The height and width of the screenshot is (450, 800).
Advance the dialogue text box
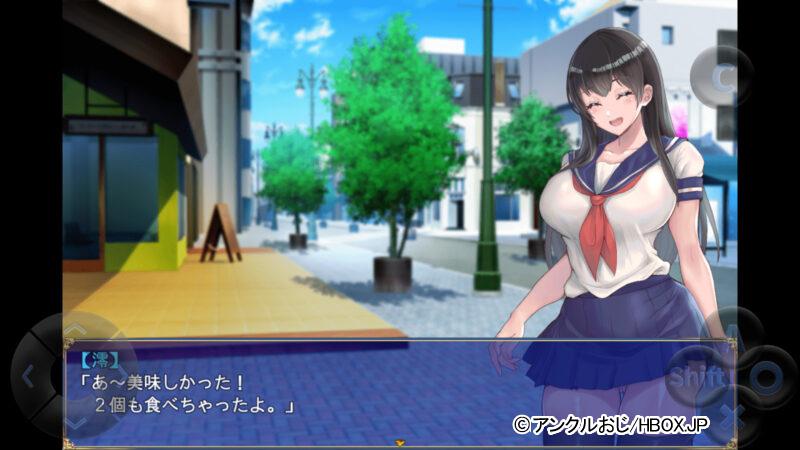300,392
